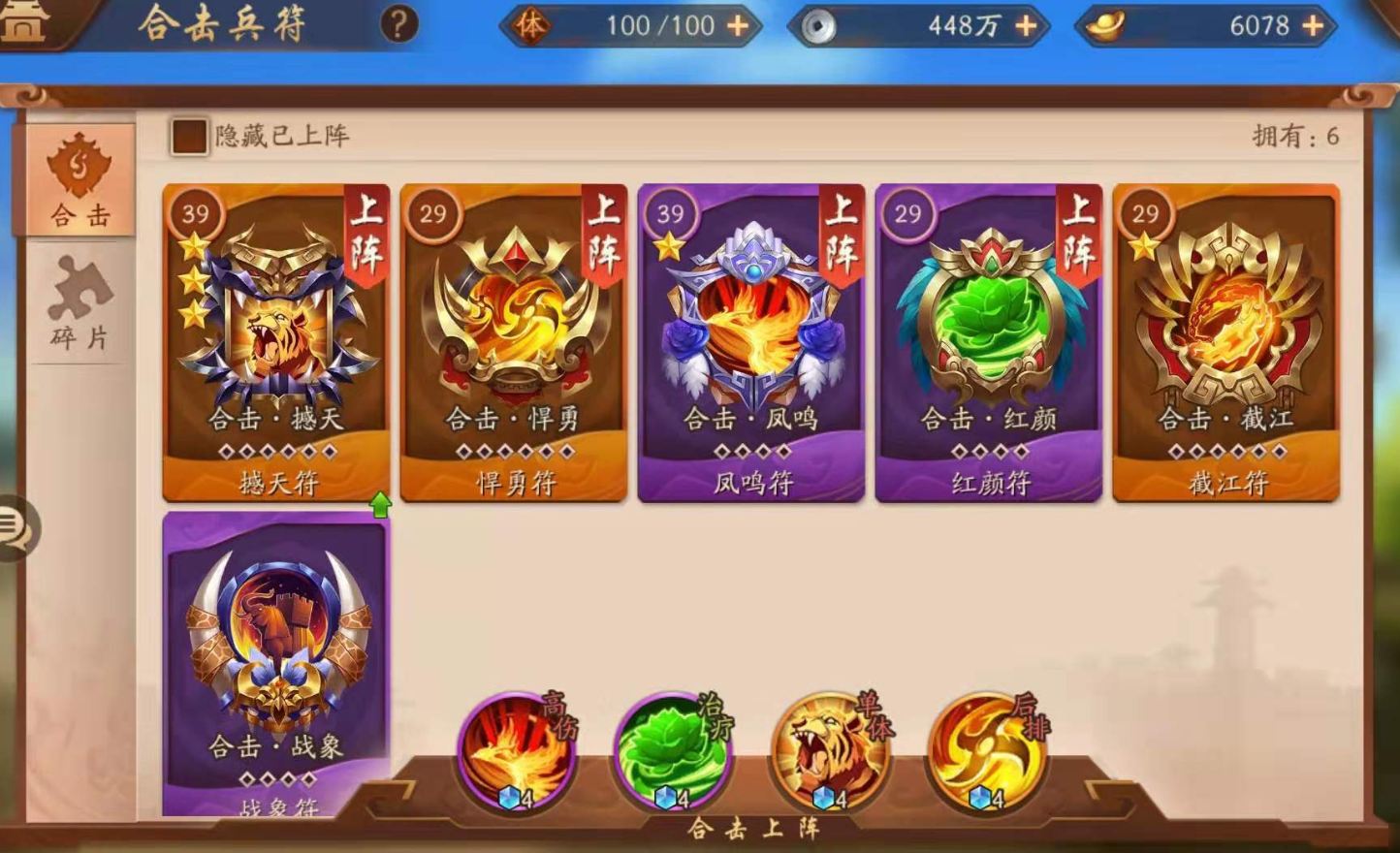Select the 高伤 phoenix combo icon

(x=517, y=751)
